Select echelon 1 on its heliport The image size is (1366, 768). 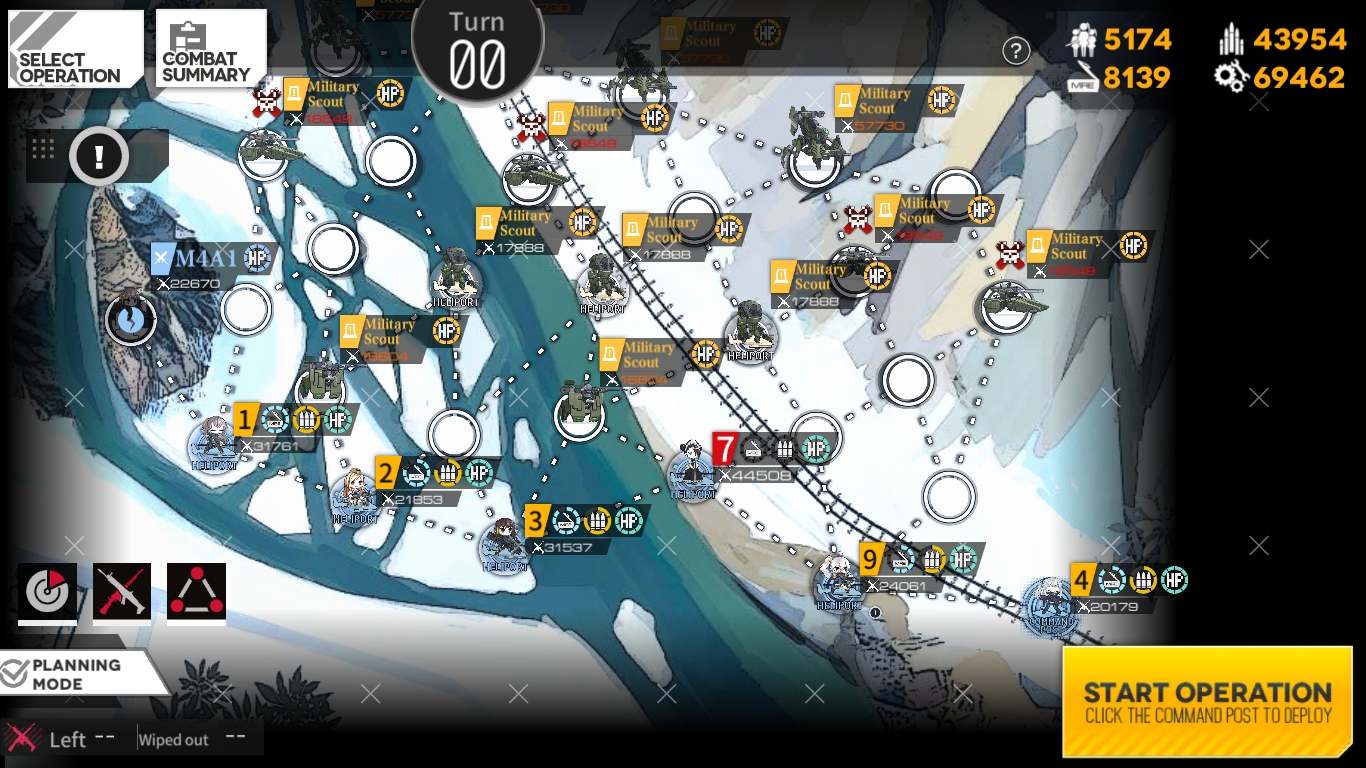(x=214, y=445)
